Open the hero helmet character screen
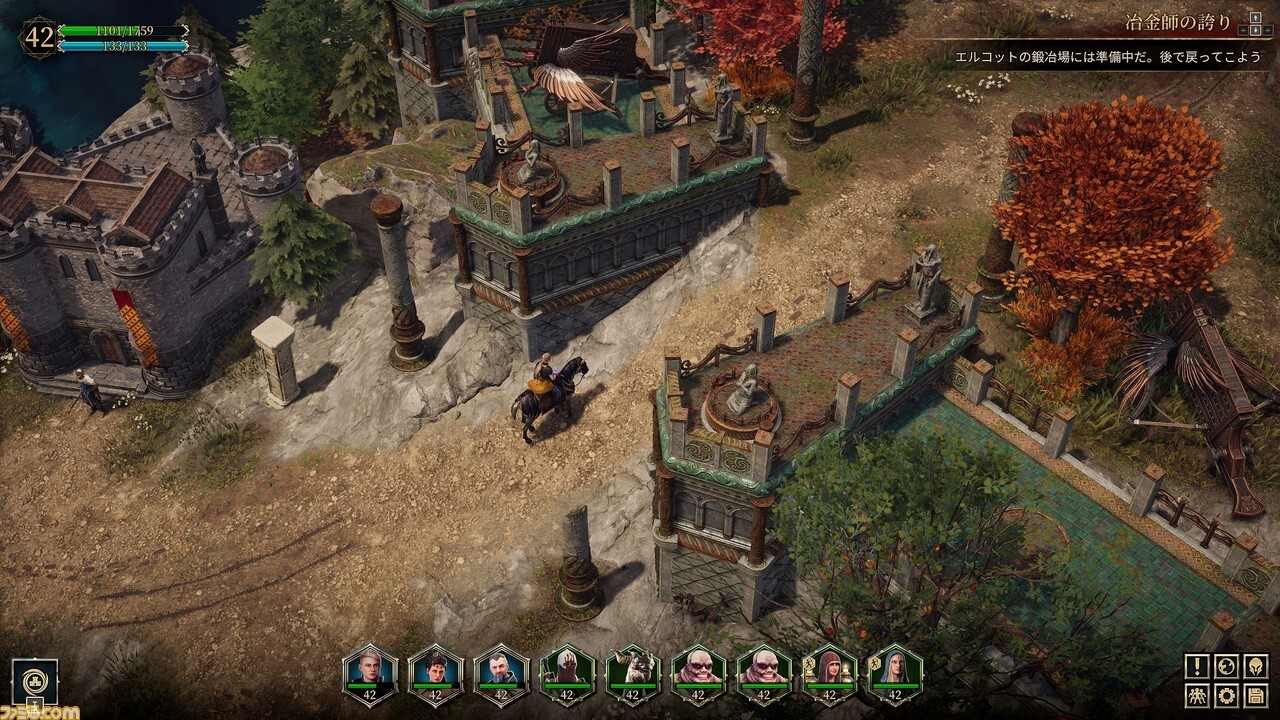 tap(1255, 666)
